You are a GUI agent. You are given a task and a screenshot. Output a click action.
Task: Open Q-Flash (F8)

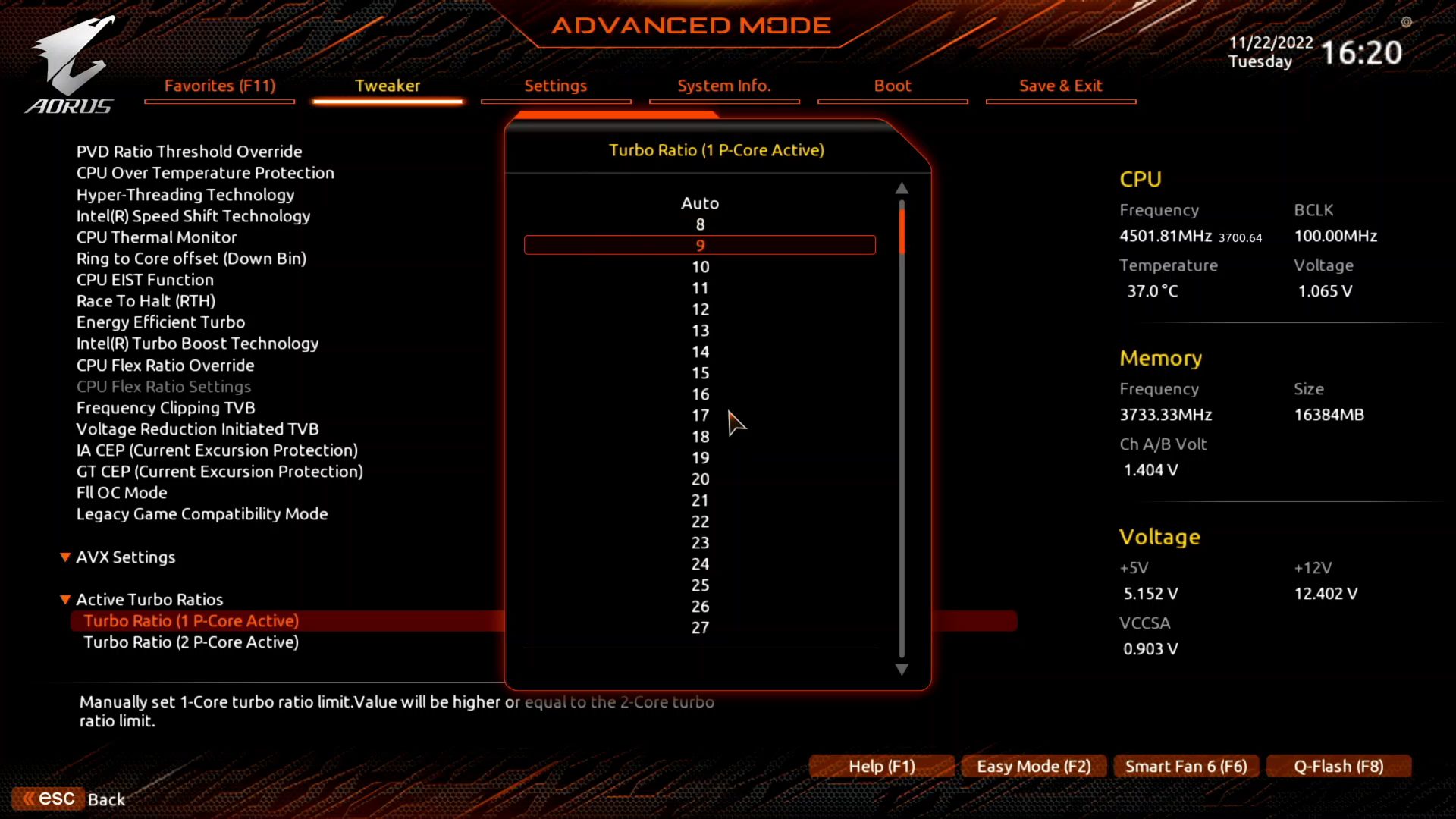1338,766
